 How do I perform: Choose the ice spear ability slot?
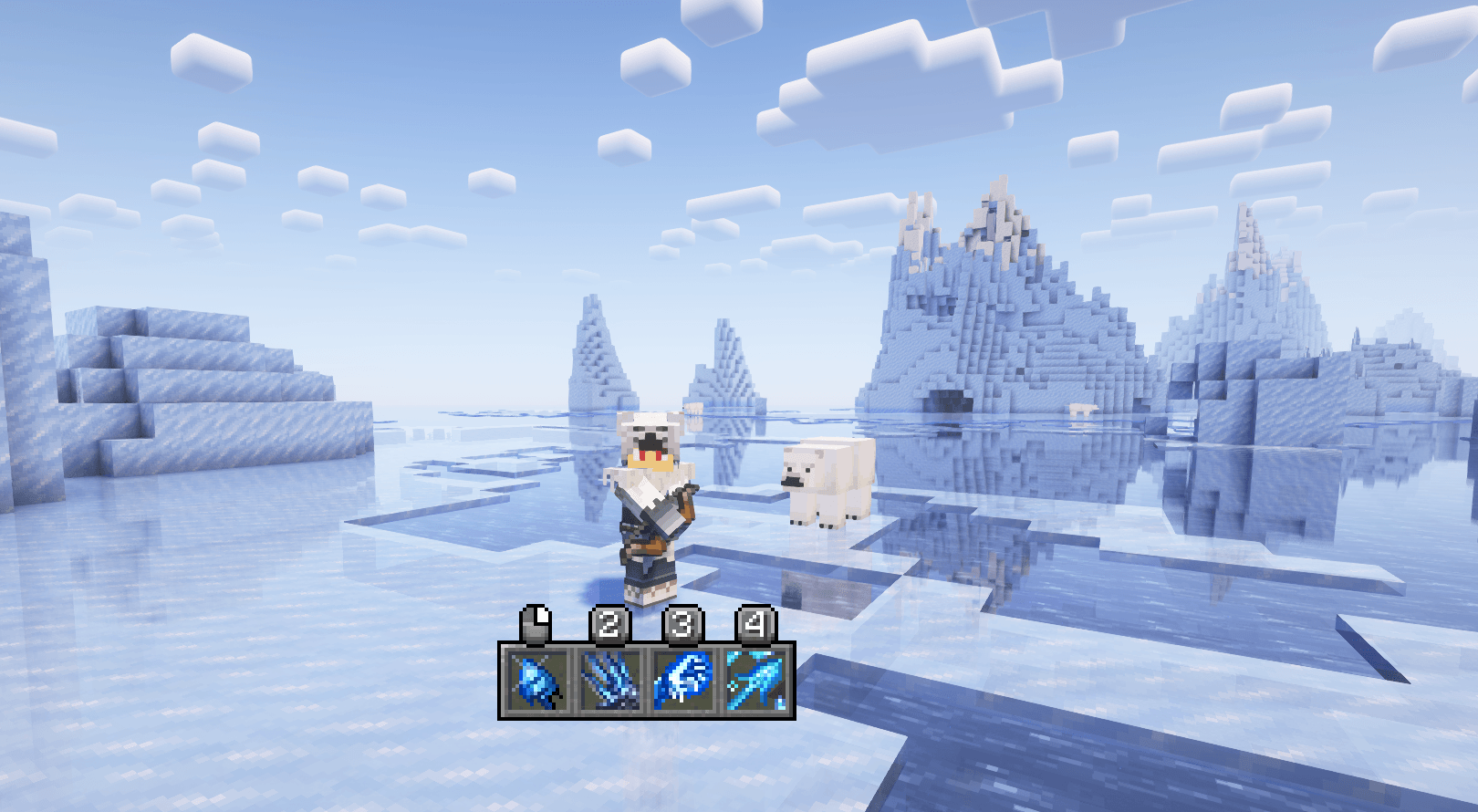[x=755, y=682]
